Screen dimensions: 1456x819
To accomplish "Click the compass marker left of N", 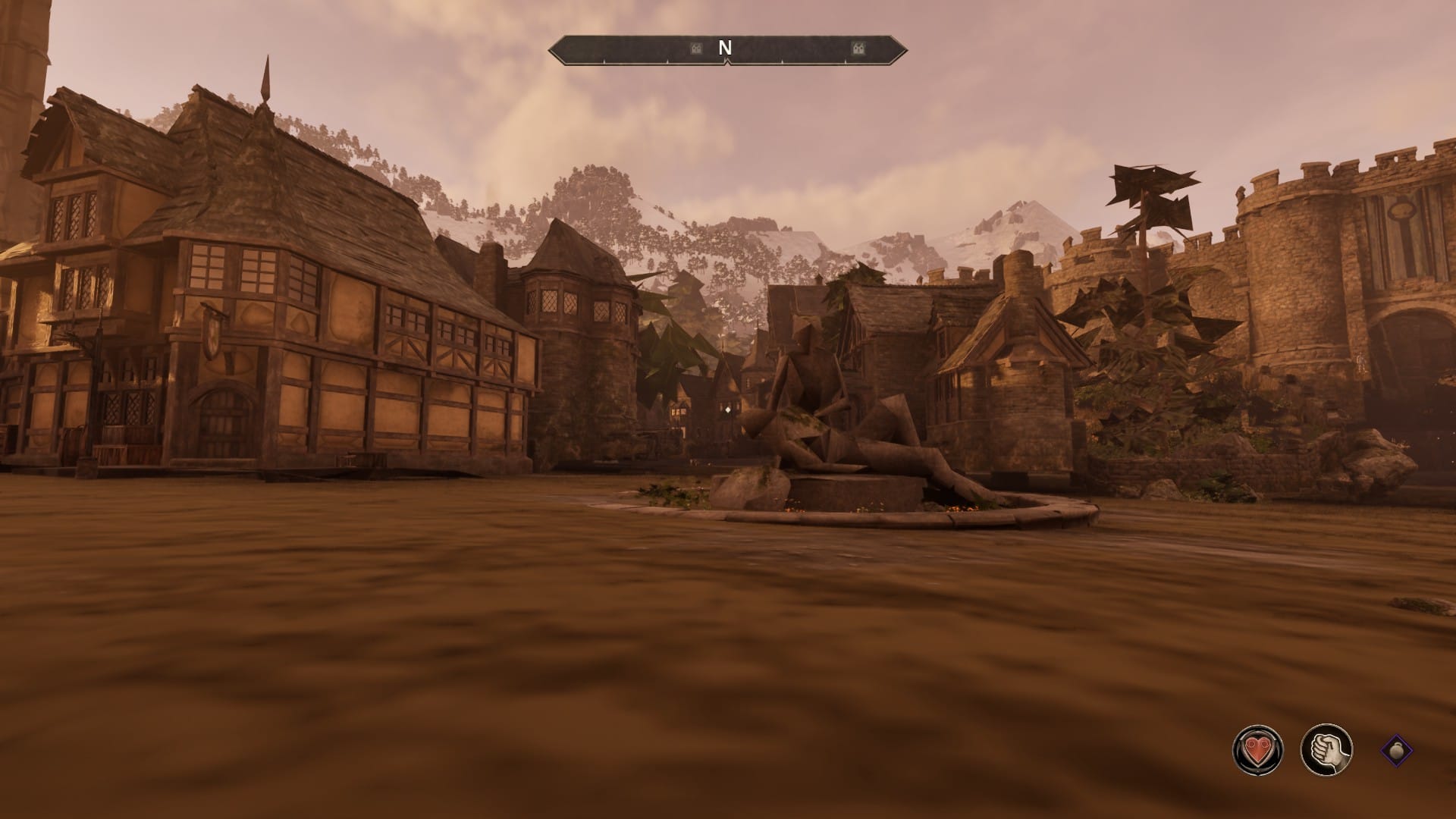I will tap(695, 49).
